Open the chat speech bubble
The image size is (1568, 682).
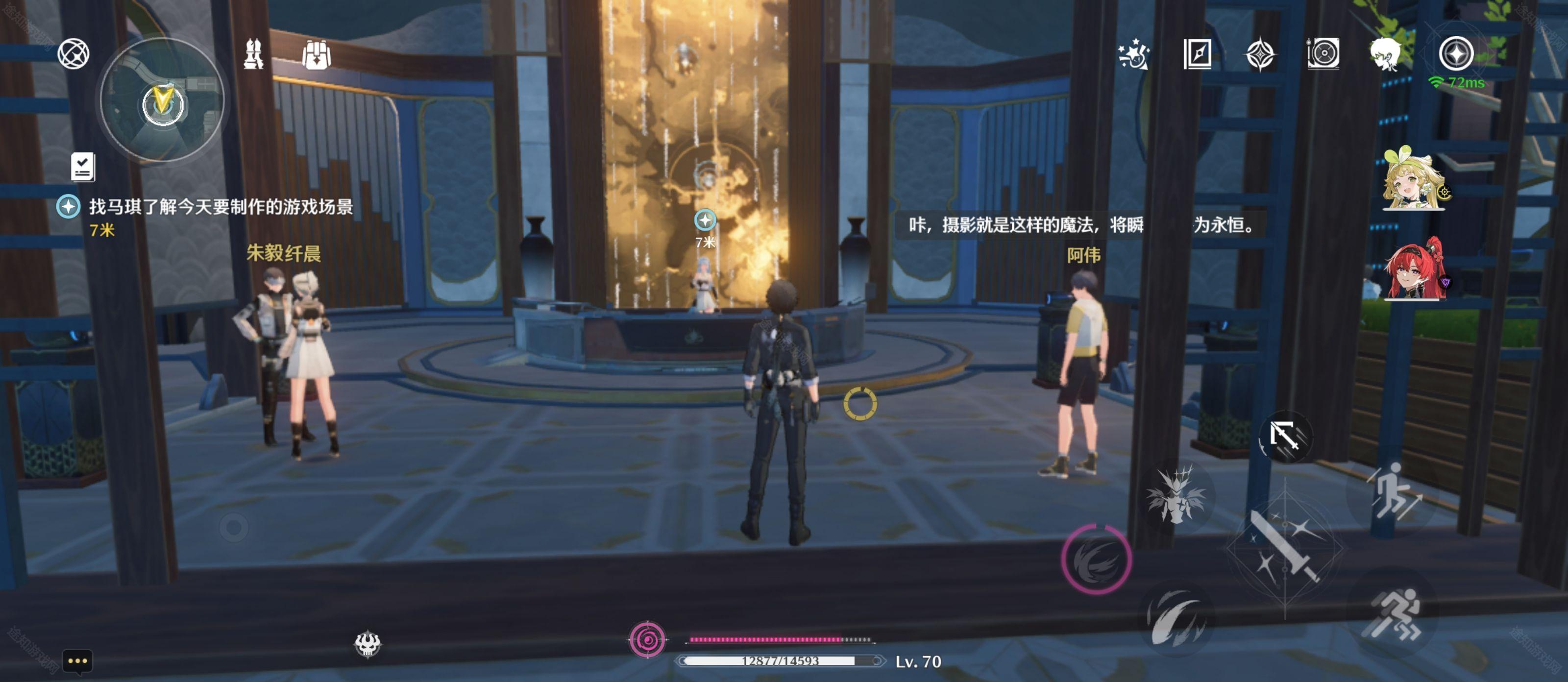[x=77, y=661]
